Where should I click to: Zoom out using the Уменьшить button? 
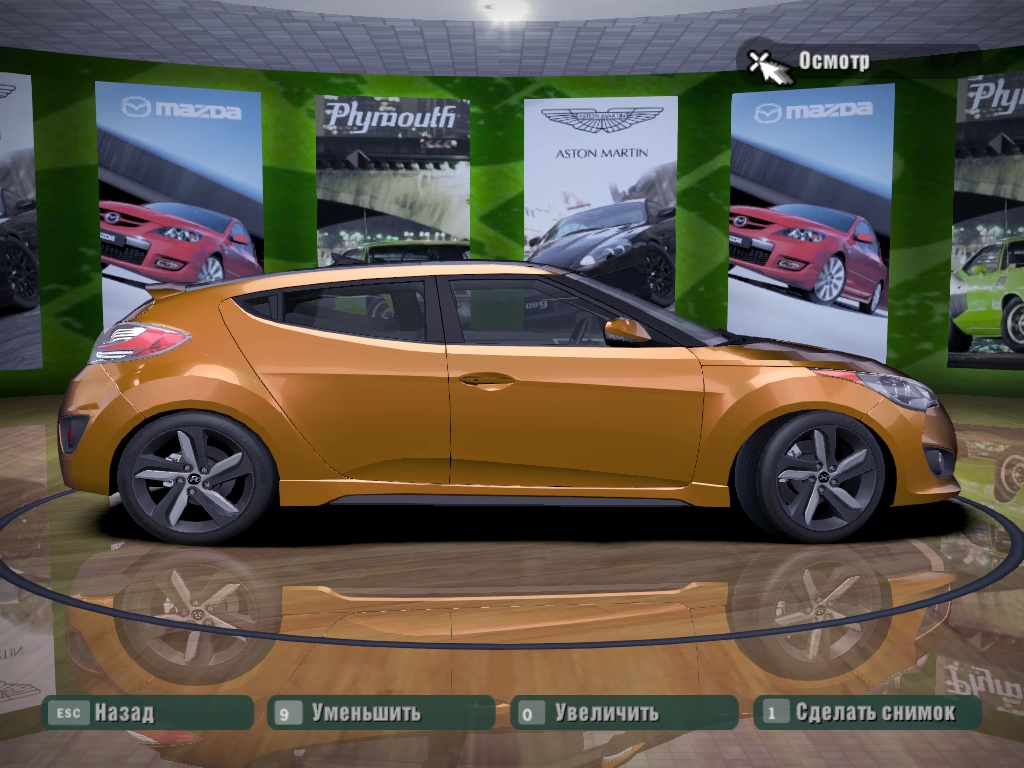(381, 713)
